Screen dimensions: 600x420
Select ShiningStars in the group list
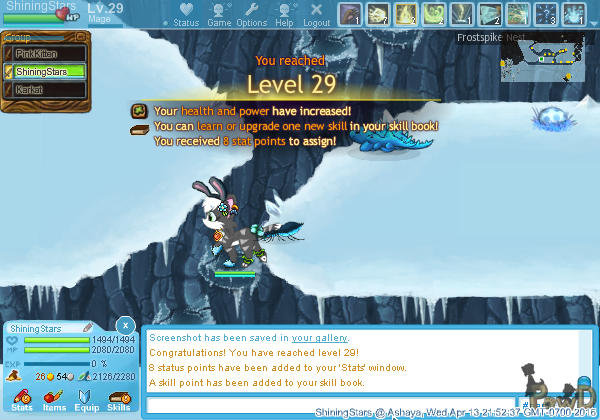click(x=45, y=71)
